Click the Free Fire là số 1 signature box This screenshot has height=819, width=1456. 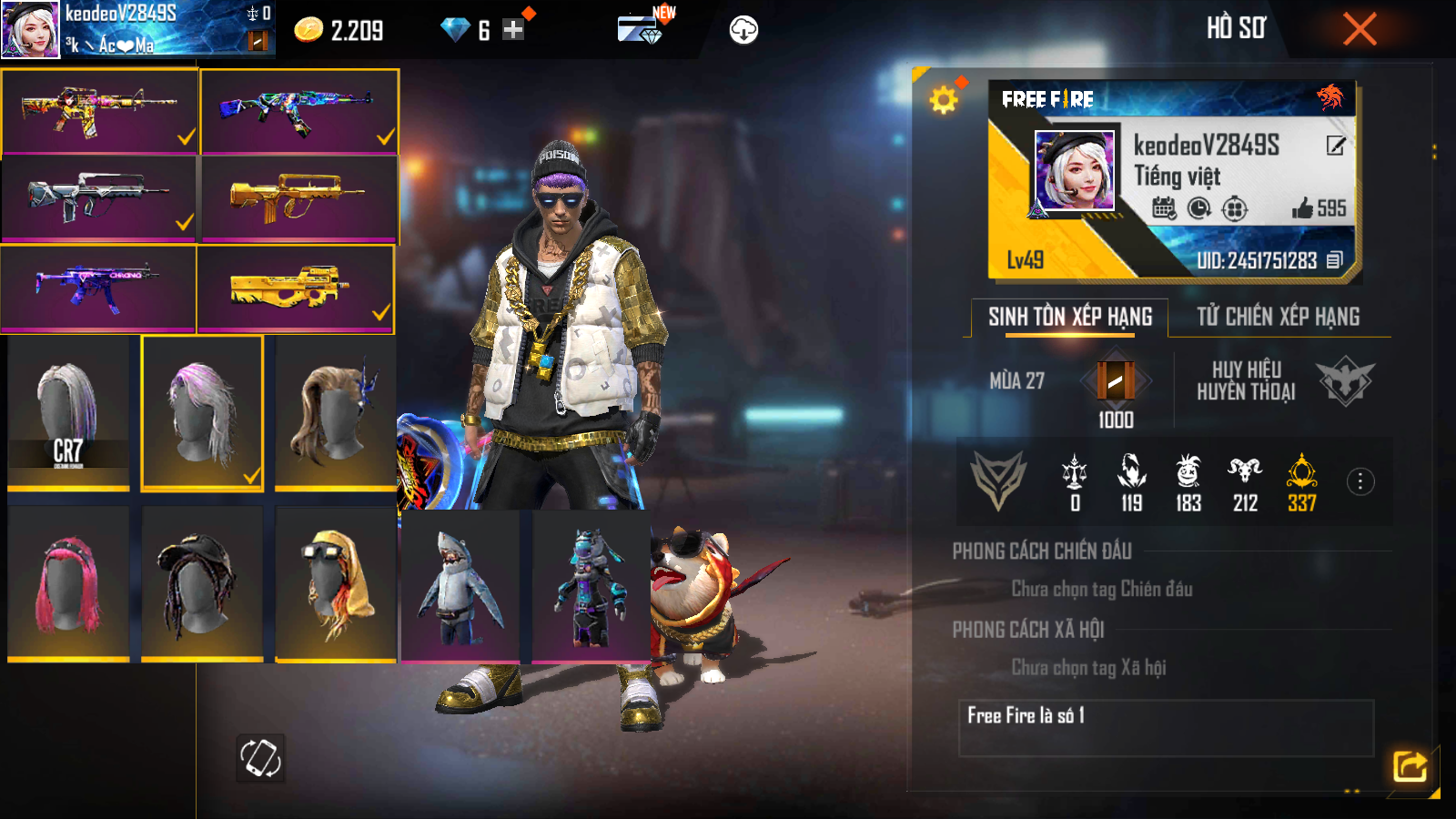pyautogui.click(x=1166, y=727)
